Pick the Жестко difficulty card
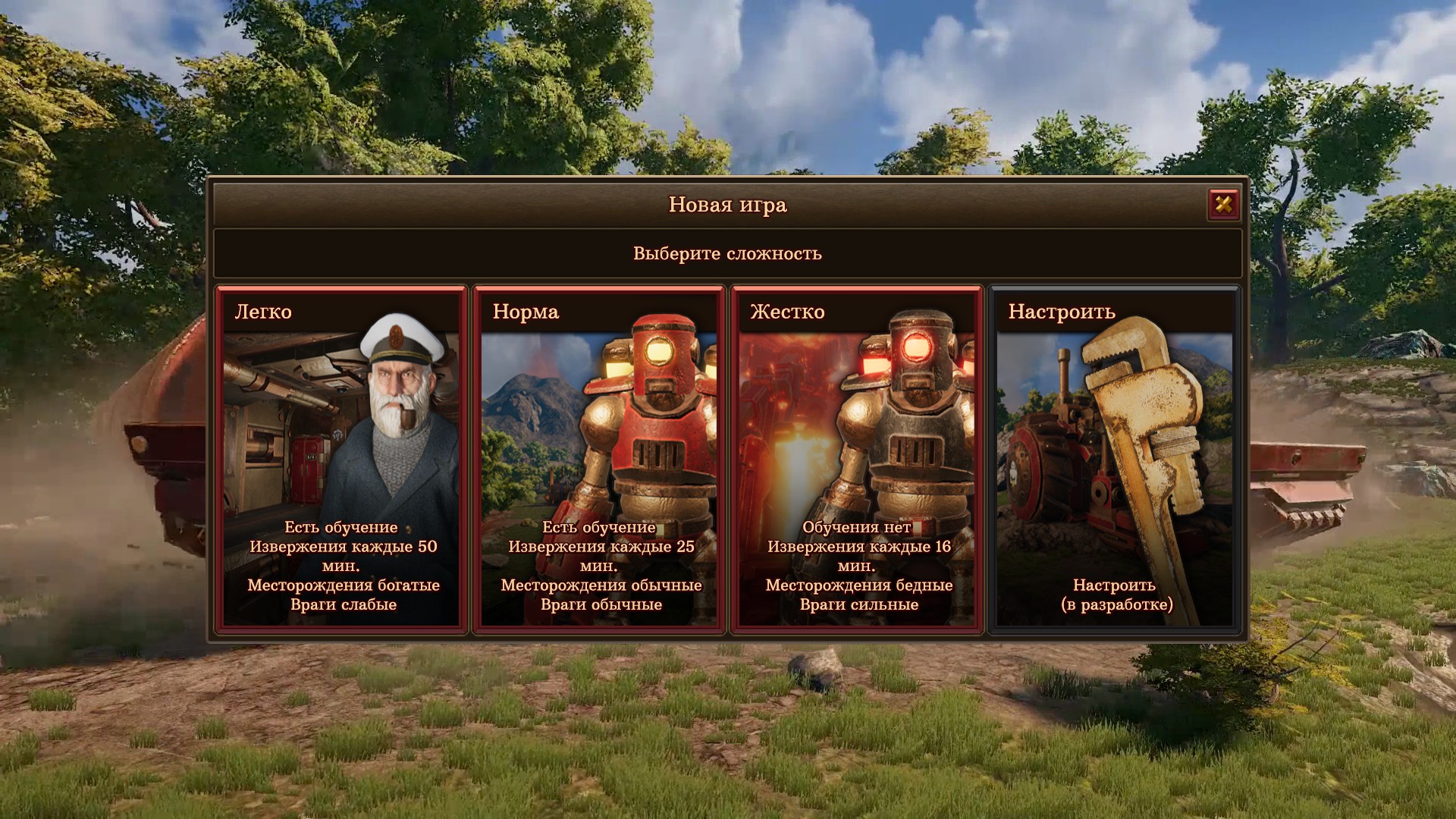Image resolution: width=1456 pixels, height=819 pixels. coord(857,459)
